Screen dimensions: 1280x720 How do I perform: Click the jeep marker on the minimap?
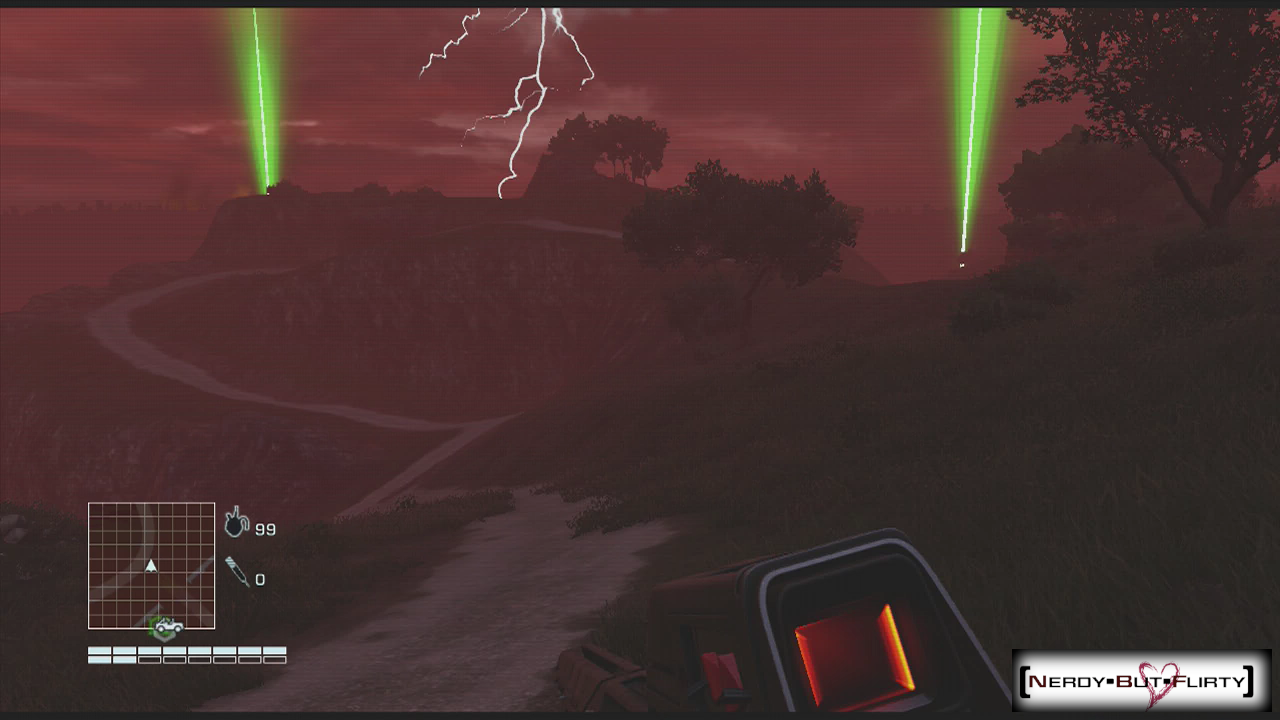[x=168, y=627]
